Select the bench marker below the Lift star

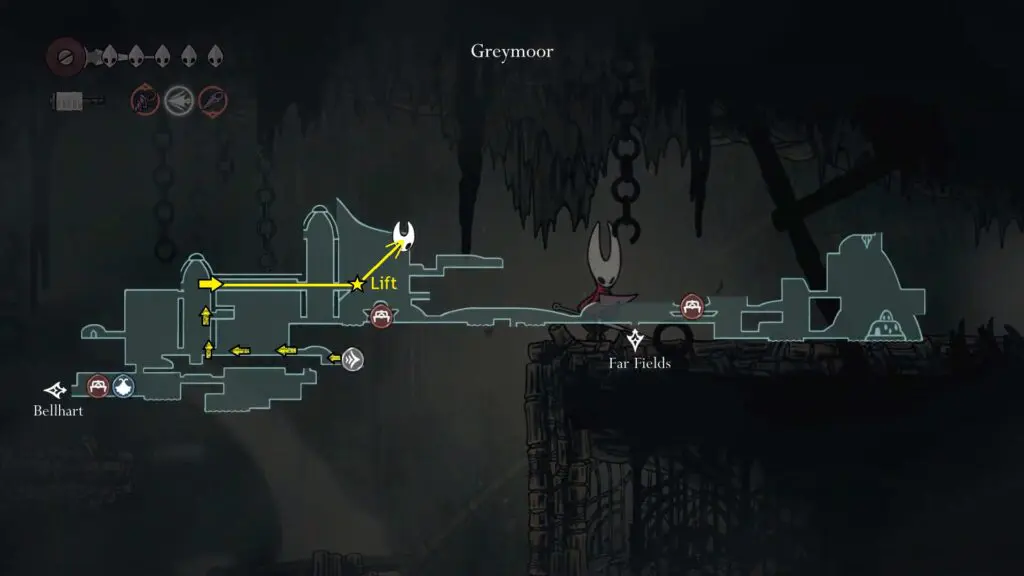coord(380,316)
